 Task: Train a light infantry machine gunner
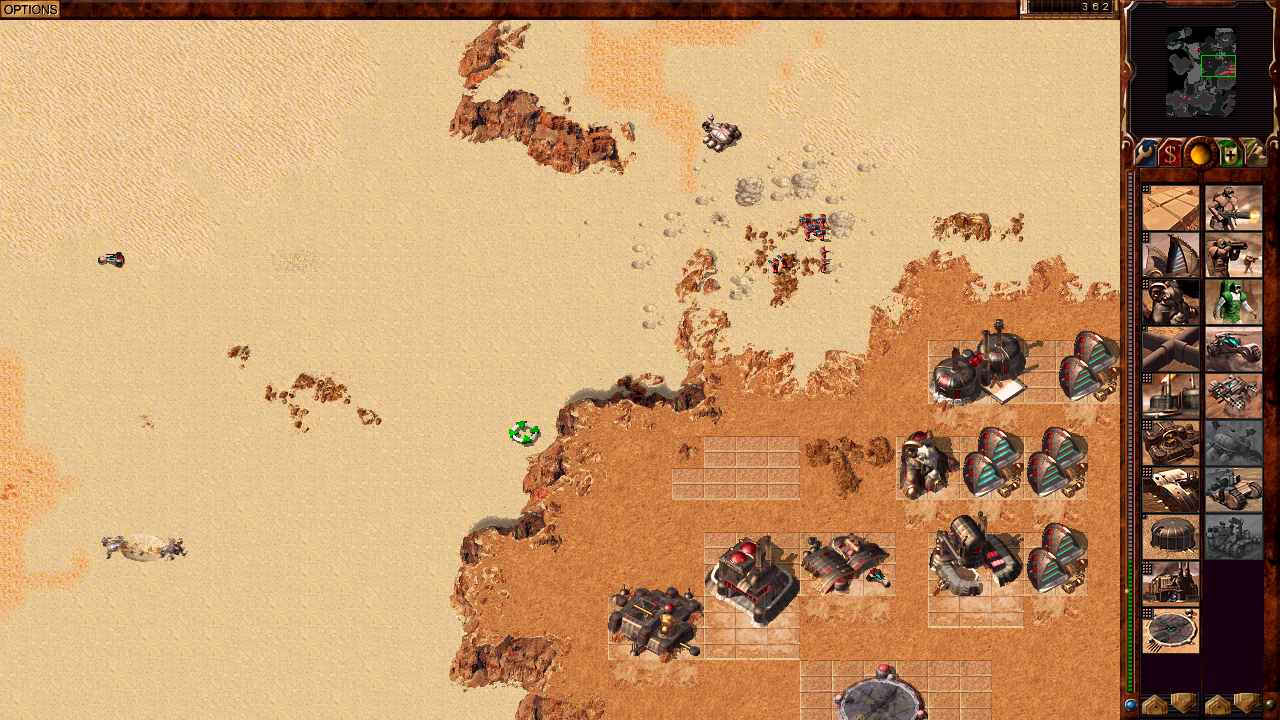1233,208
